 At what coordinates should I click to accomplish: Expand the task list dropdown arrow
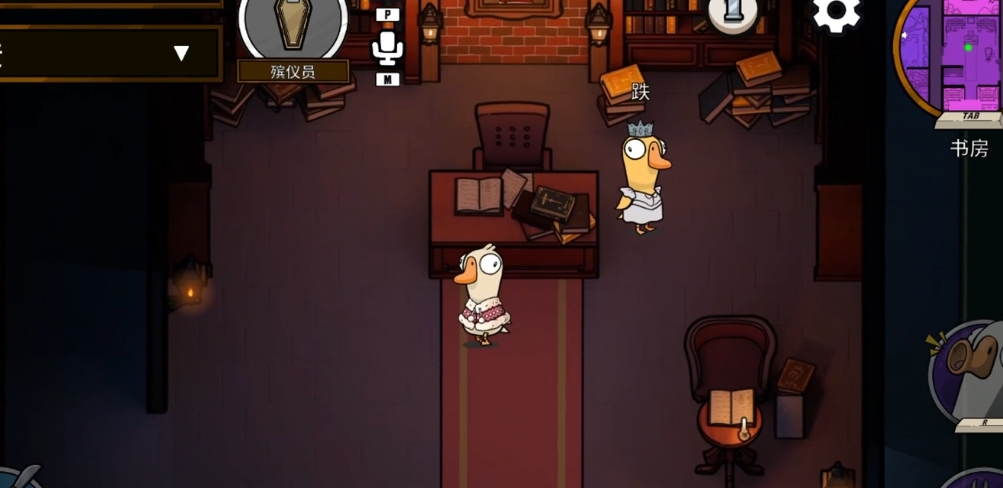[x=181, y=53]
